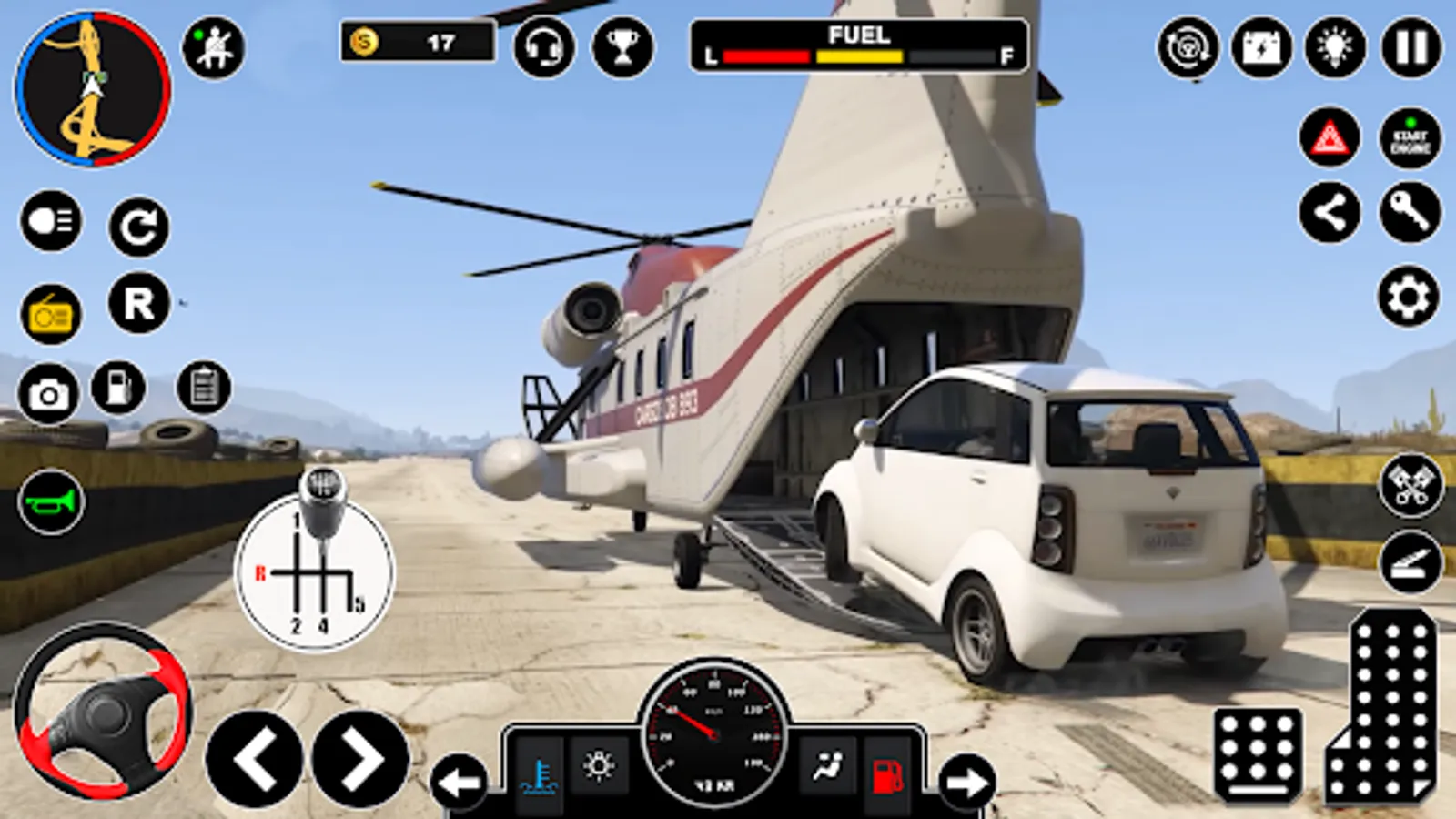Toggle the headlights button
1456x819 pixels.
coord(51,221)
